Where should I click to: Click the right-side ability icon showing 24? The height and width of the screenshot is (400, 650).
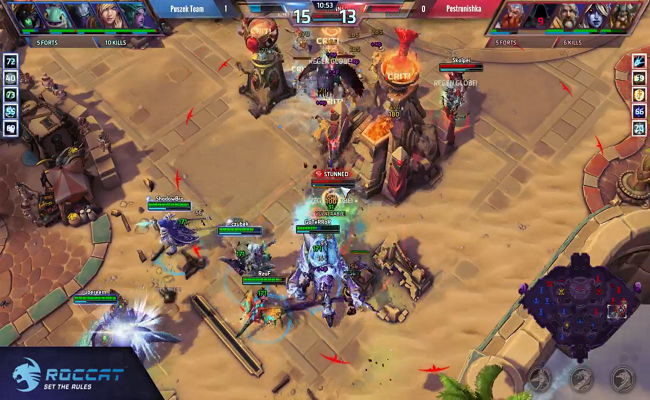click(x=638, y=127)
